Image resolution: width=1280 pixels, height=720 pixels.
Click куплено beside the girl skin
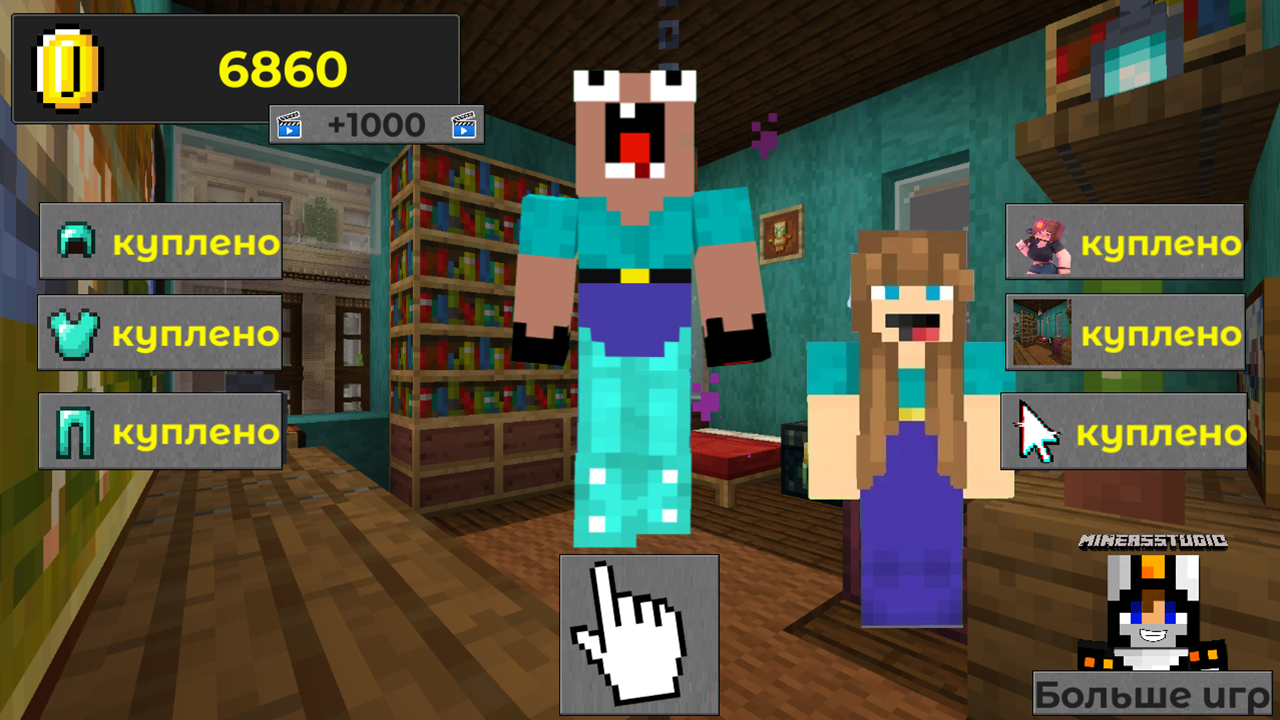pyautogui.click(x=1160, y=241)
